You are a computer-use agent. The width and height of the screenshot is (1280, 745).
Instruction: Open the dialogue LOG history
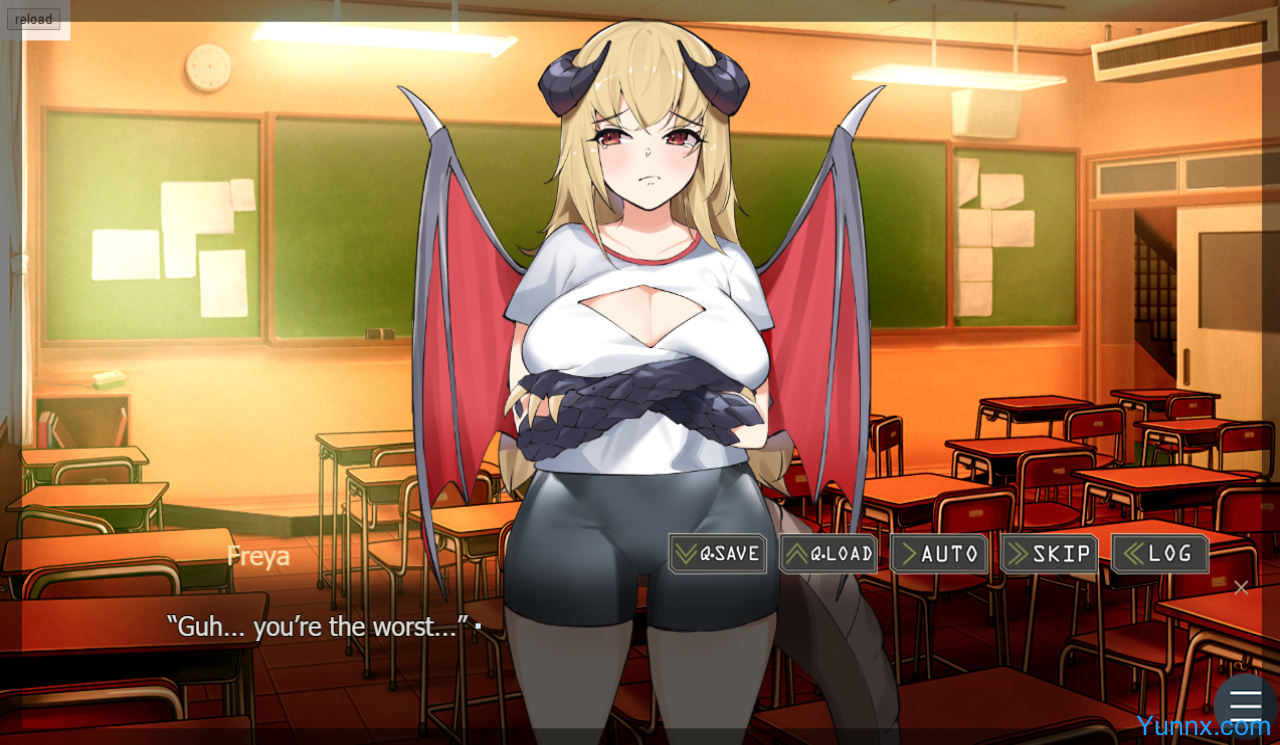(1160, 554)
